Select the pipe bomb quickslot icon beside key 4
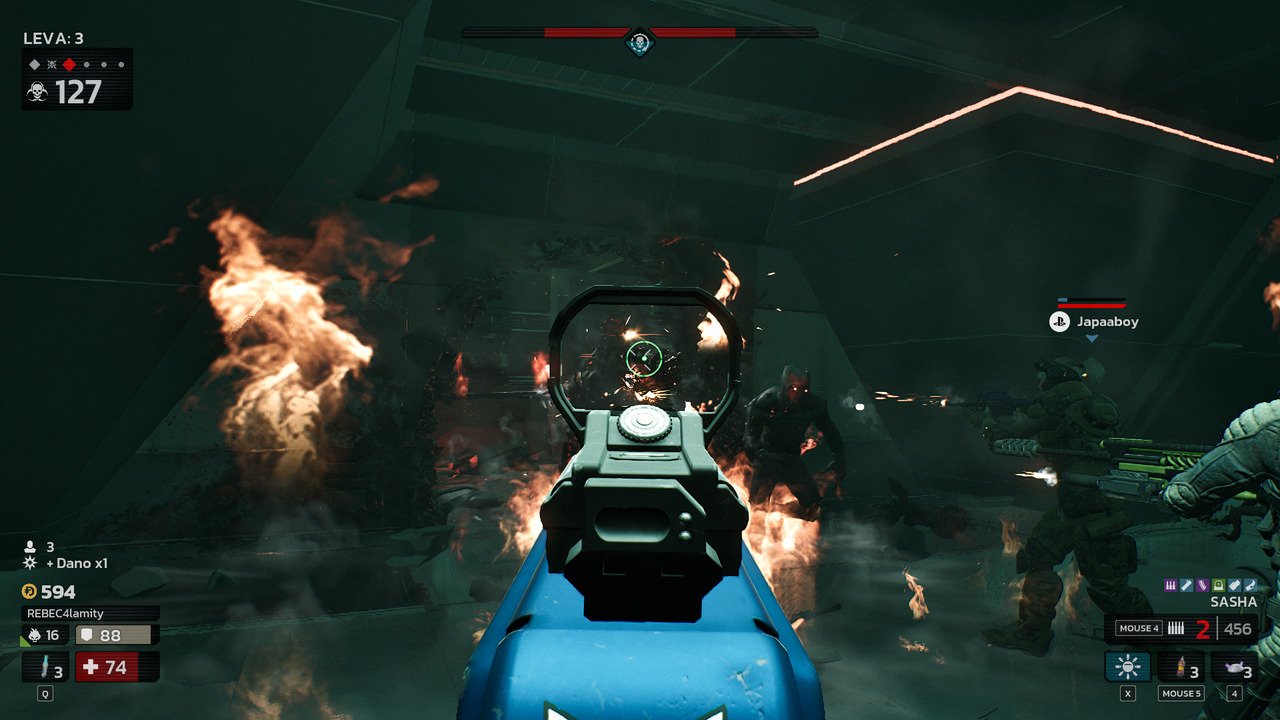This screenshot has width=1280, height=720. point(1234,666)
